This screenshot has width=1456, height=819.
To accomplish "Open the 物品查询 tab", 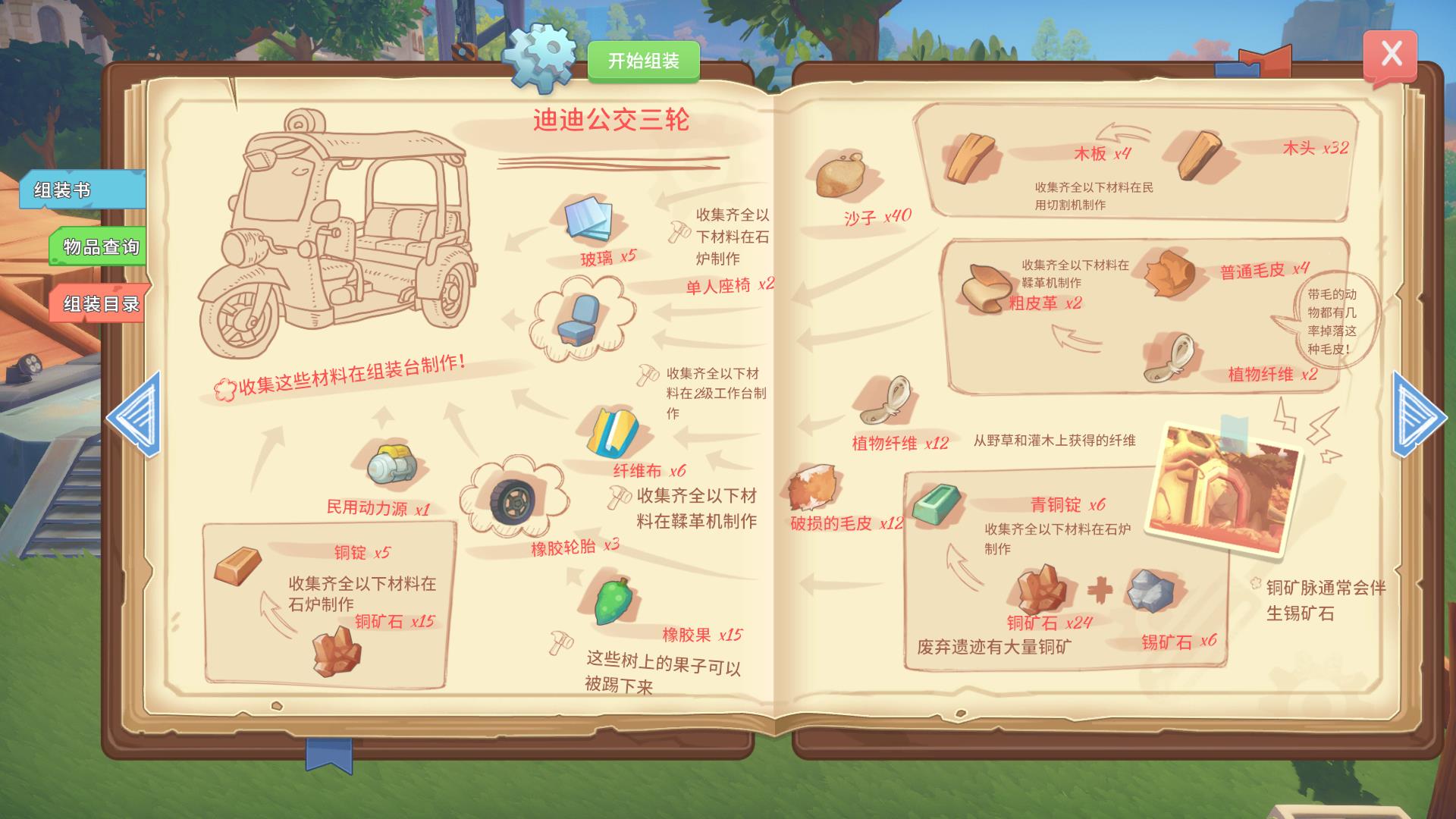I will (99, 247).
